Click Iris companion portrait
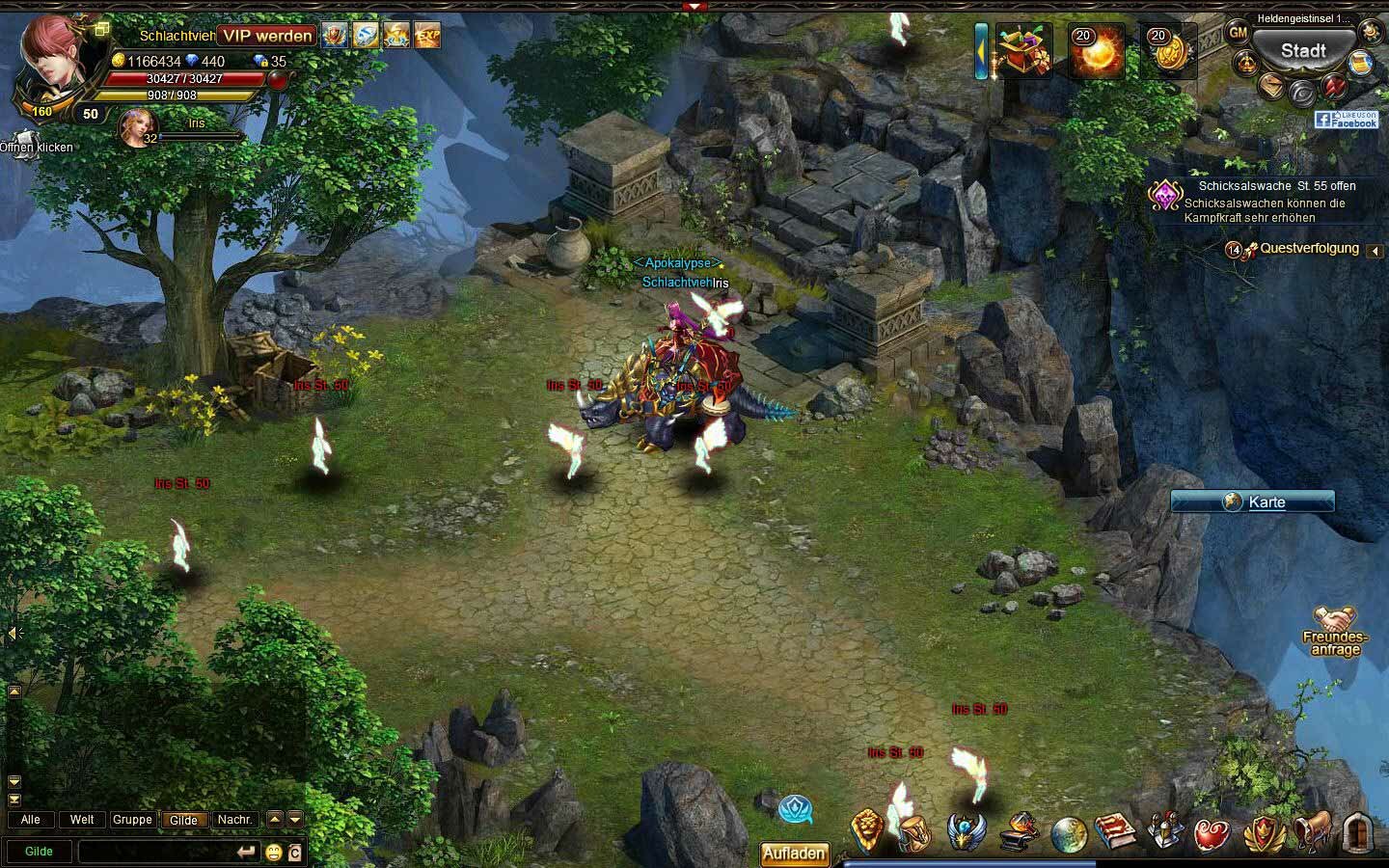Viewport: 1389px width, 868px height. point(136,128)
